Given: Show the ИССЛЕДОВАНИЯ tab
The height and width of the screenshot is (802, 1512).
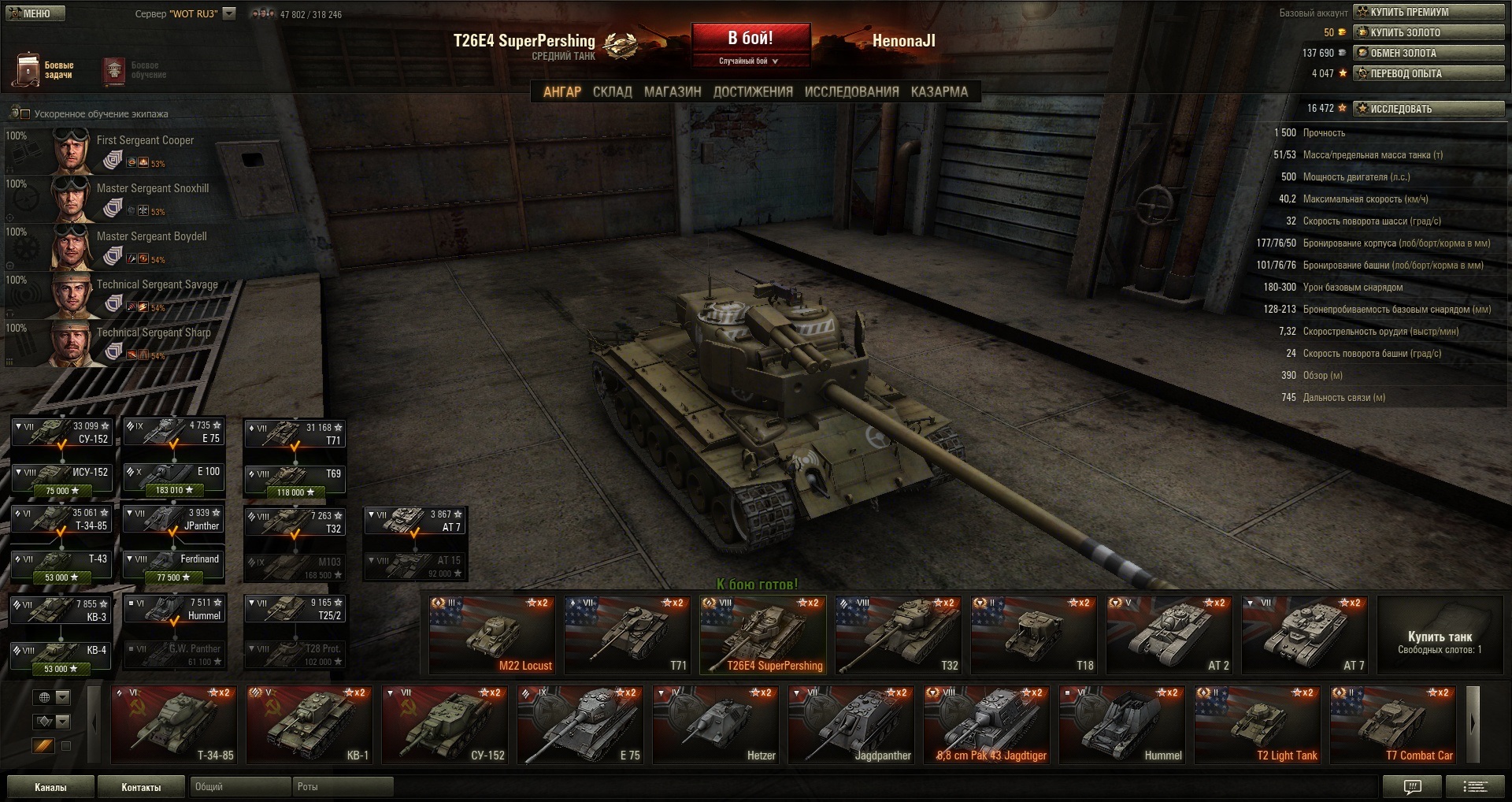Looking at the screenshot, I should click(851, 91).
